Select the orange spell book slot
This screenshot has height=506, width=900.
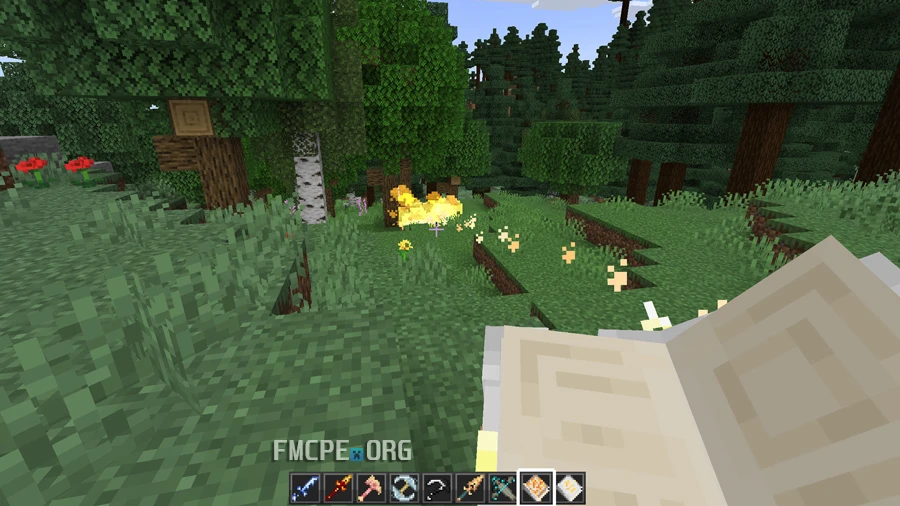(x=536, y=488)
